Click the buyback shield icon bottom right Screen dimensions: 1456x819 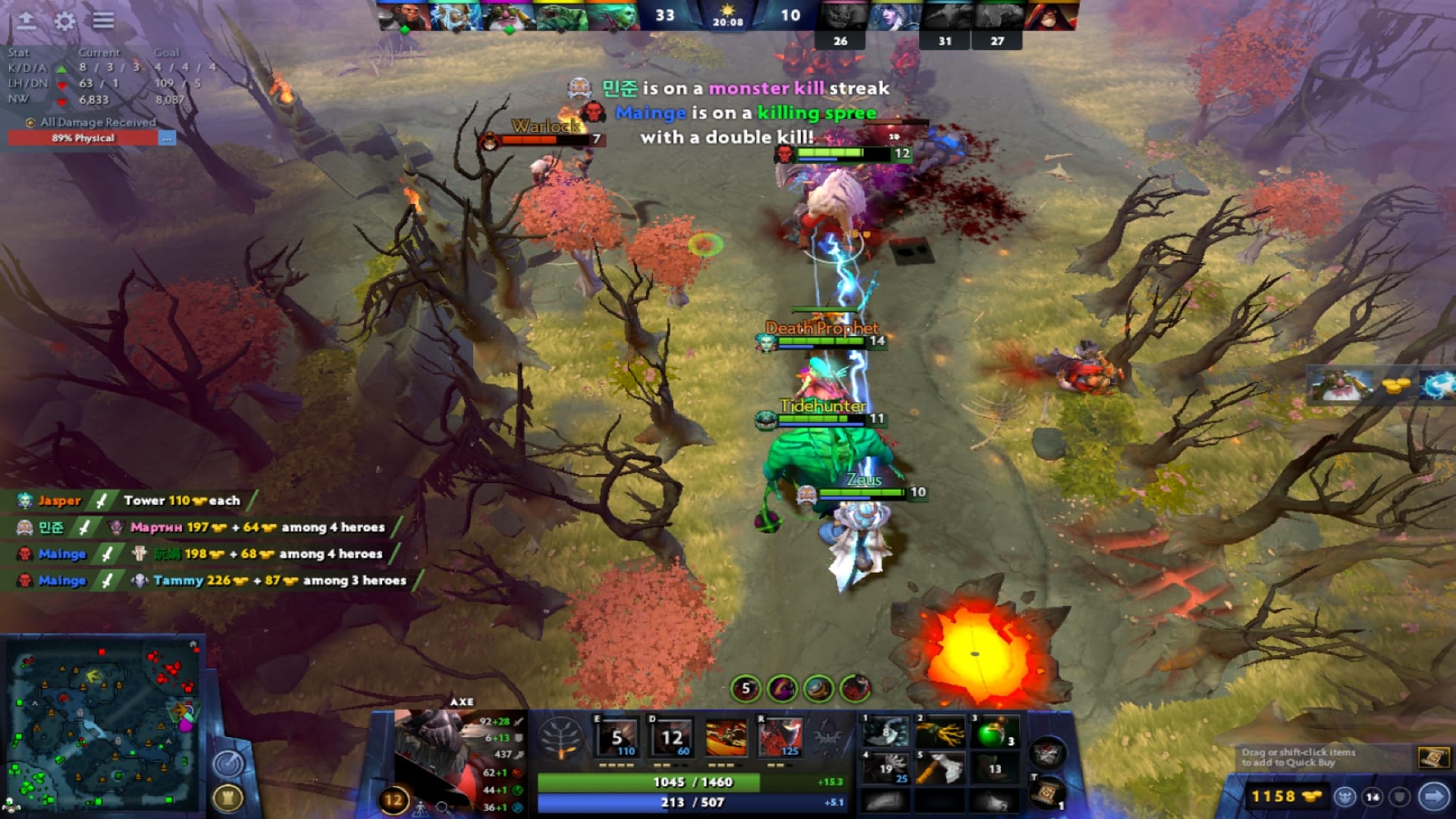point(1400,797)
